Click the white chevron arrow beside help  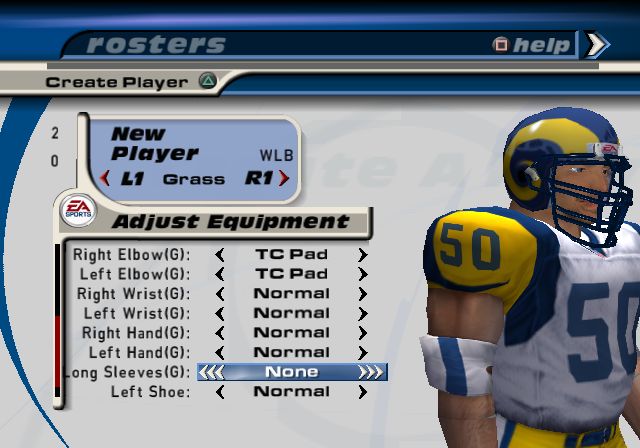(x=596, y=44)
